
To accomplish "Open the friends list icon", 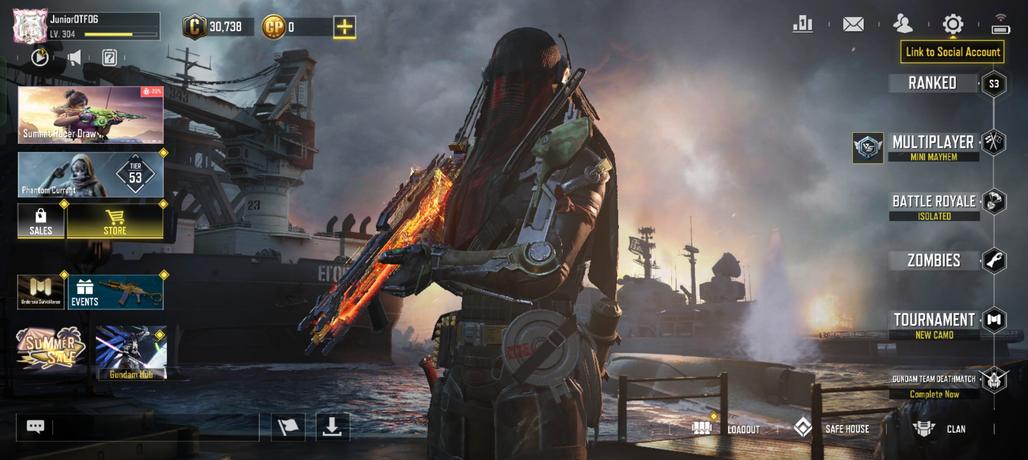I will (903, 24).
